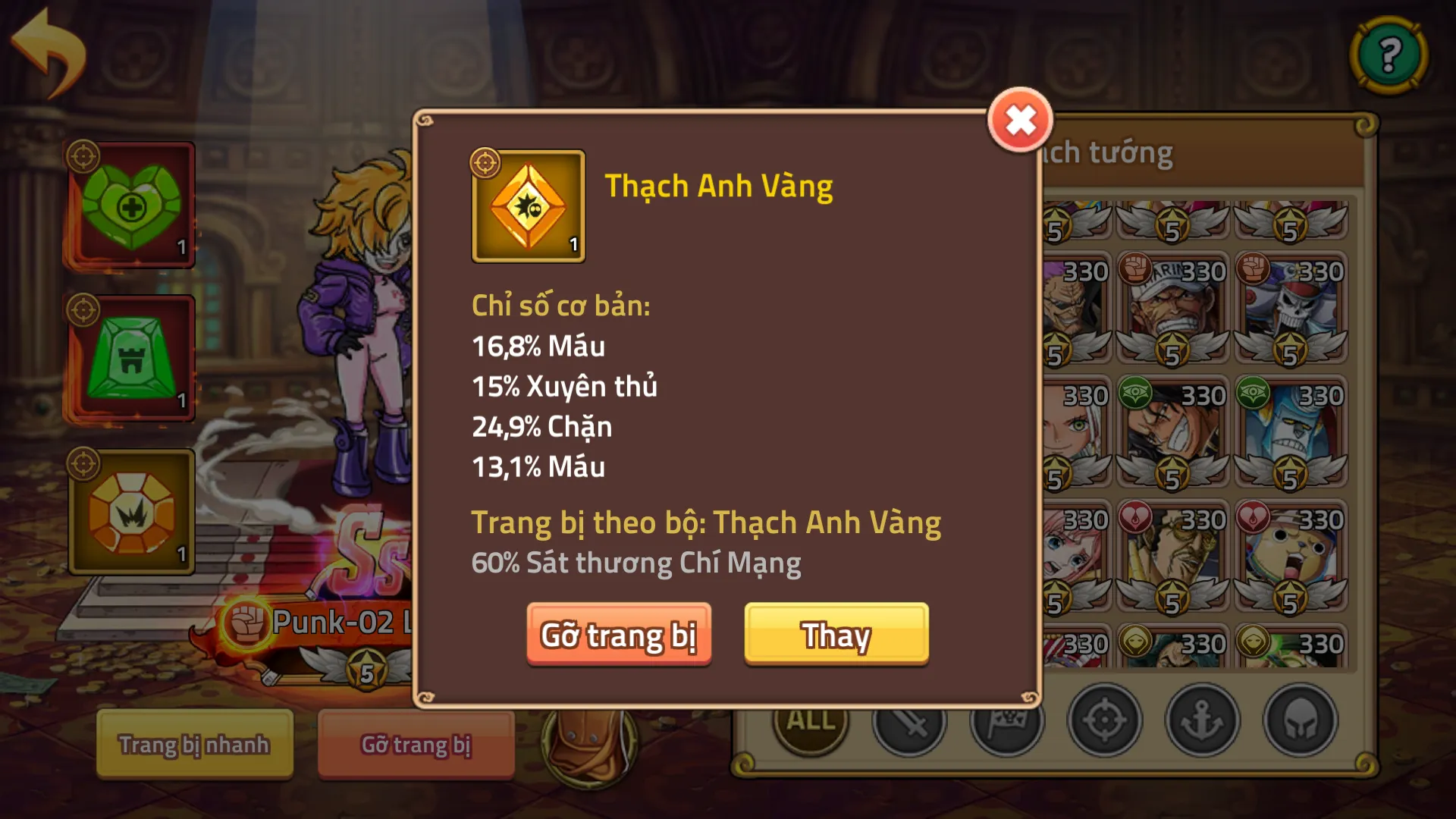Screen dimensions: 1456x819
Task: Select the equipped orange gem slot
Action: point(130,512)
